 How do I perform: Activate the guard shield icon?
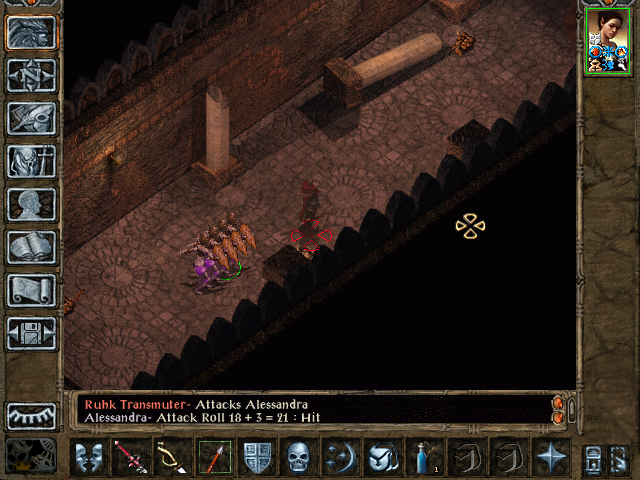[x=257, y=457]
